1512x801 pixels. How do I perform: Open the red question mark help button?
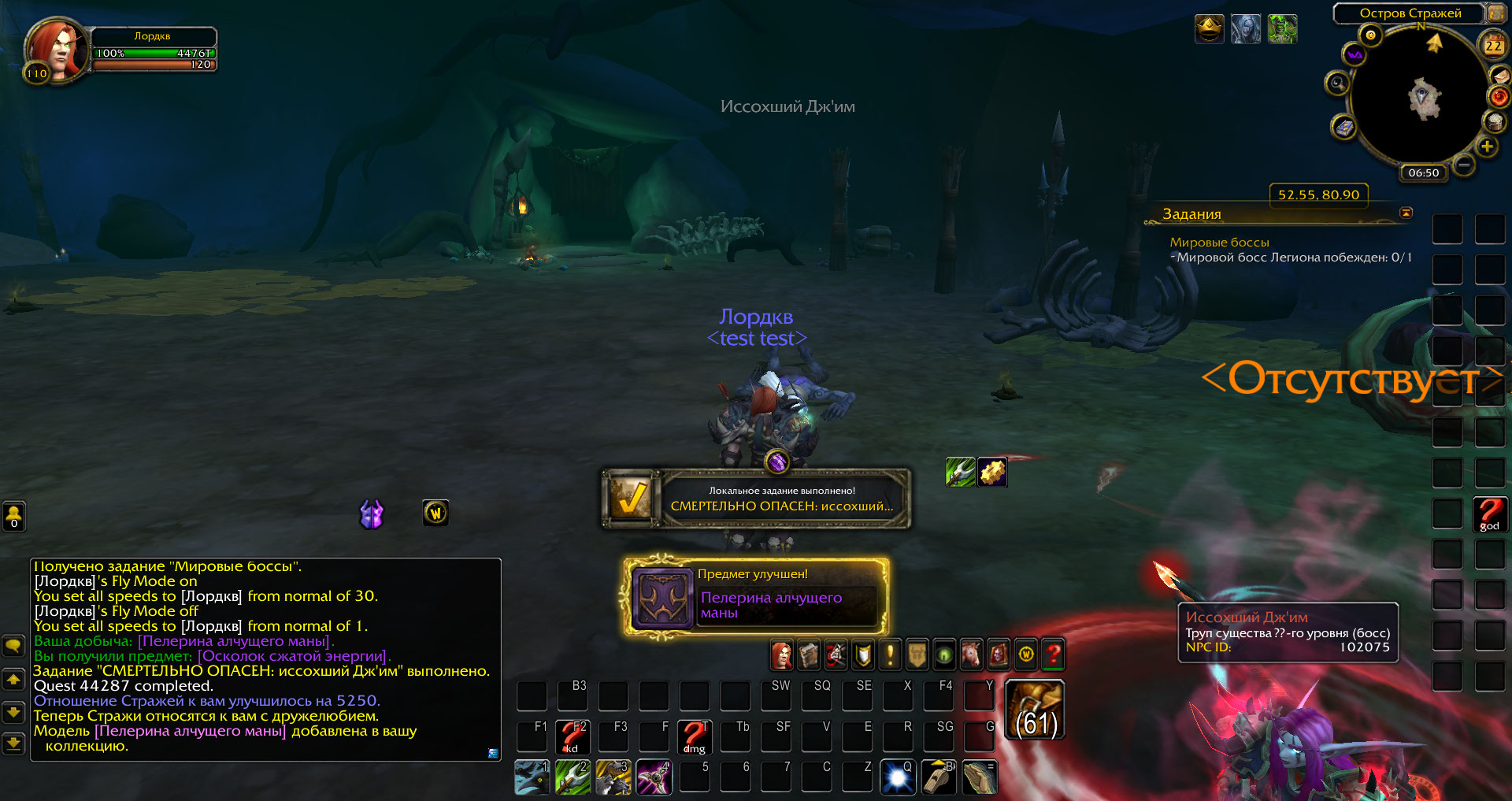(x=1053, y=655)
